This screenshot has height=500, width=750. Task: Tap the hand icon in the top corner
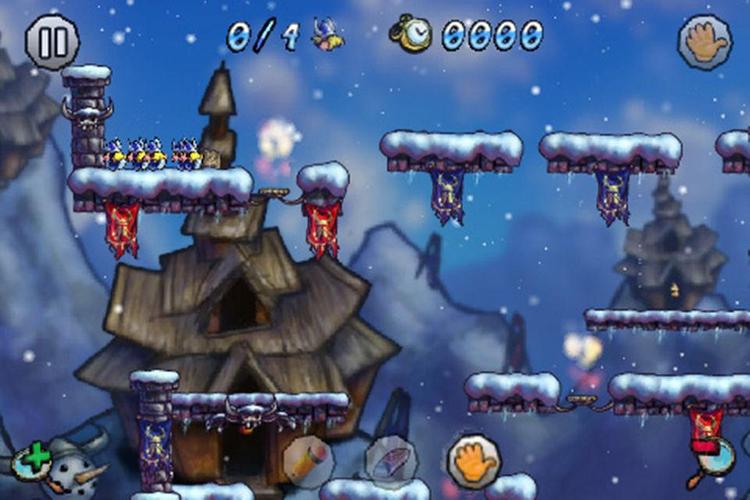tap(705, 42)
